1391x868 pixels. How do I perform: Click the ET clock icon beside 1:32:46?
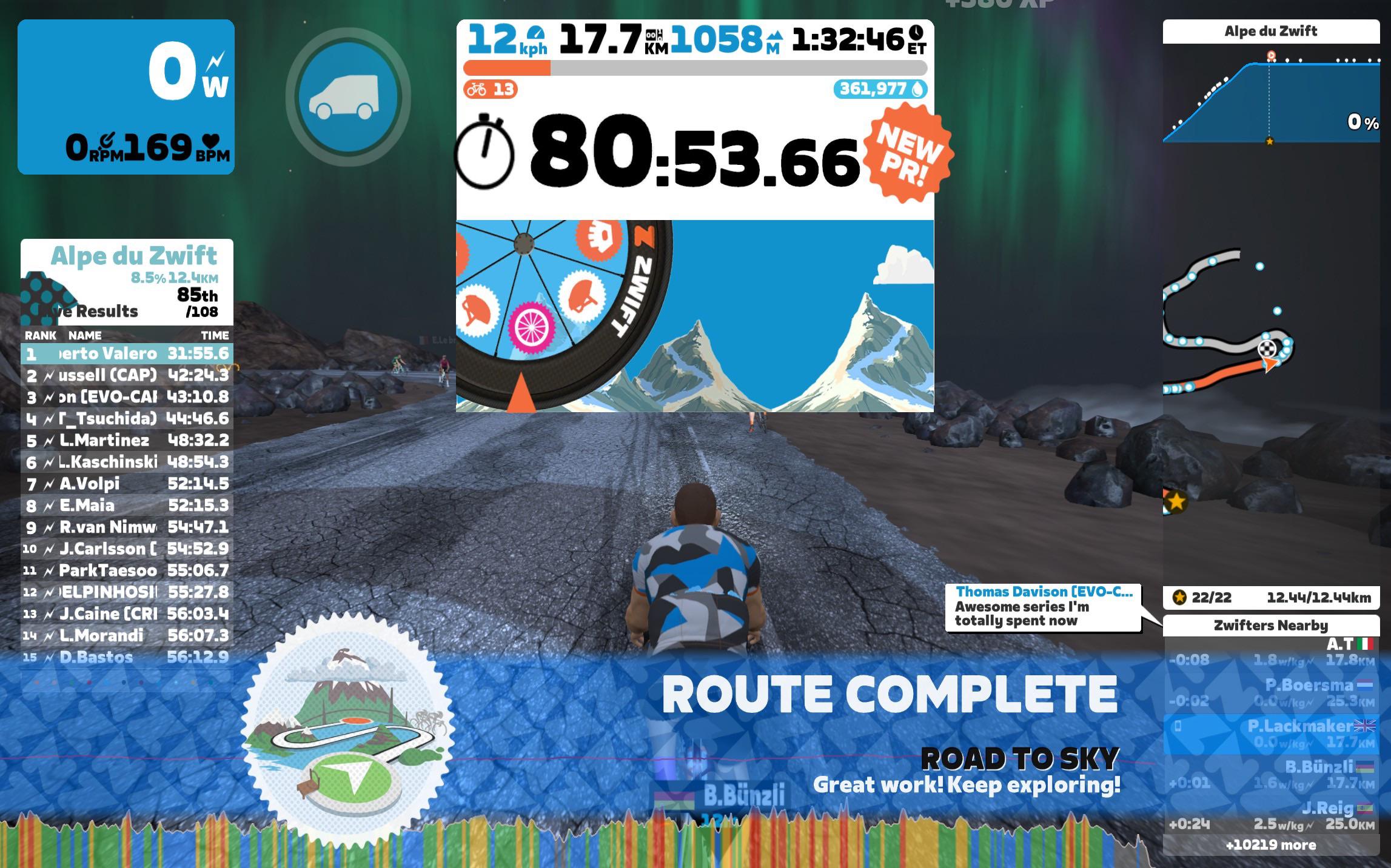click(x=917, y=33)
